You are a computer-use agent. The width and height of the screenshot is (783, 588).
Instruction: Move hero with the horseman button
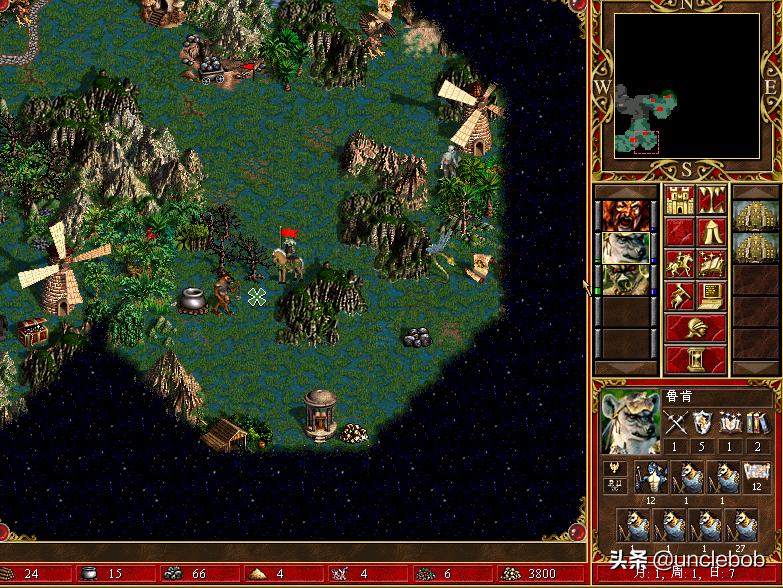point(680,264)
